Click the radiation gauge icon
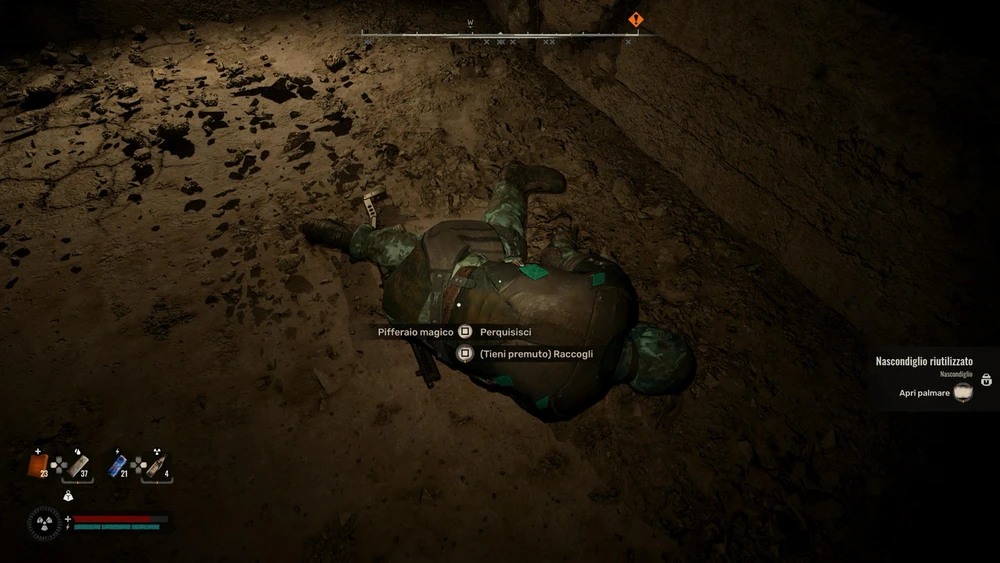This screenshot has height=563, width=1000. [44, 523]
